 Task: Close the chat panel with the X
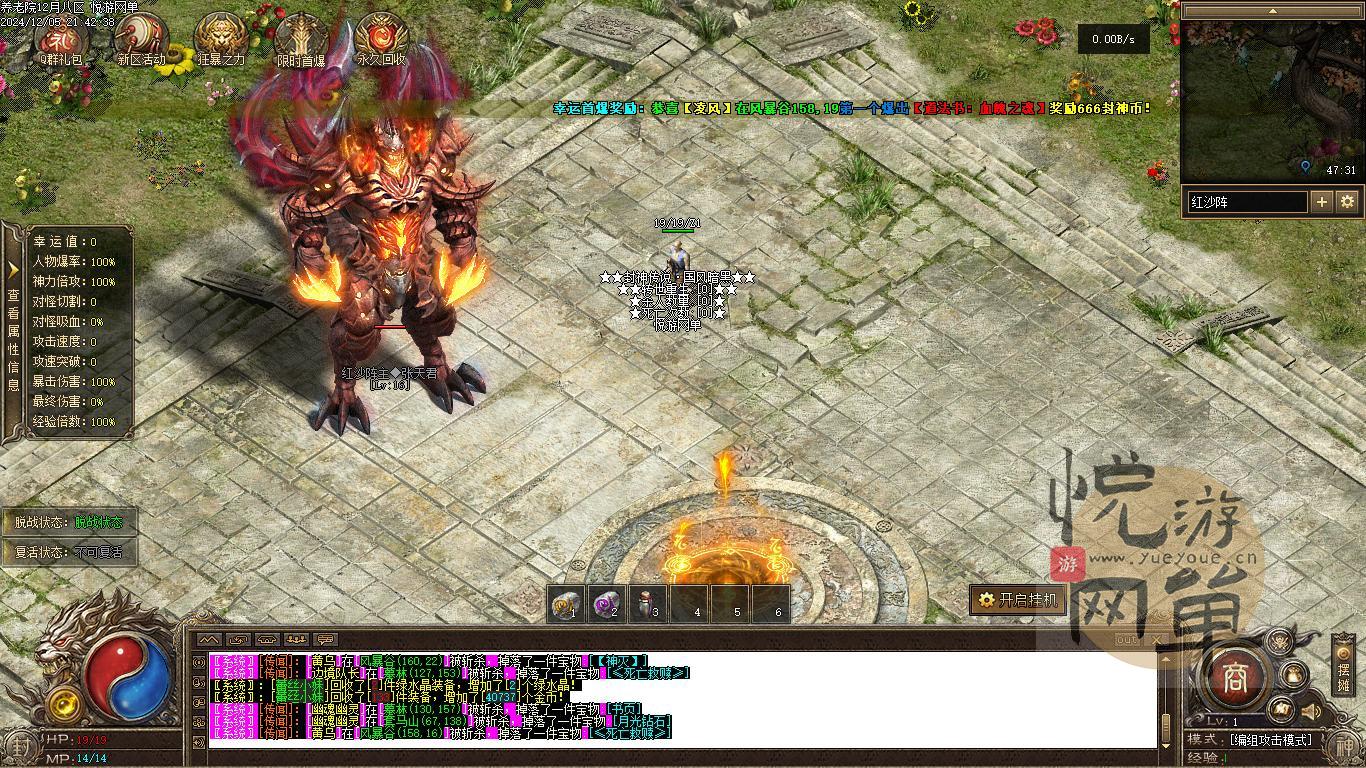click(x=1157, y=639)
